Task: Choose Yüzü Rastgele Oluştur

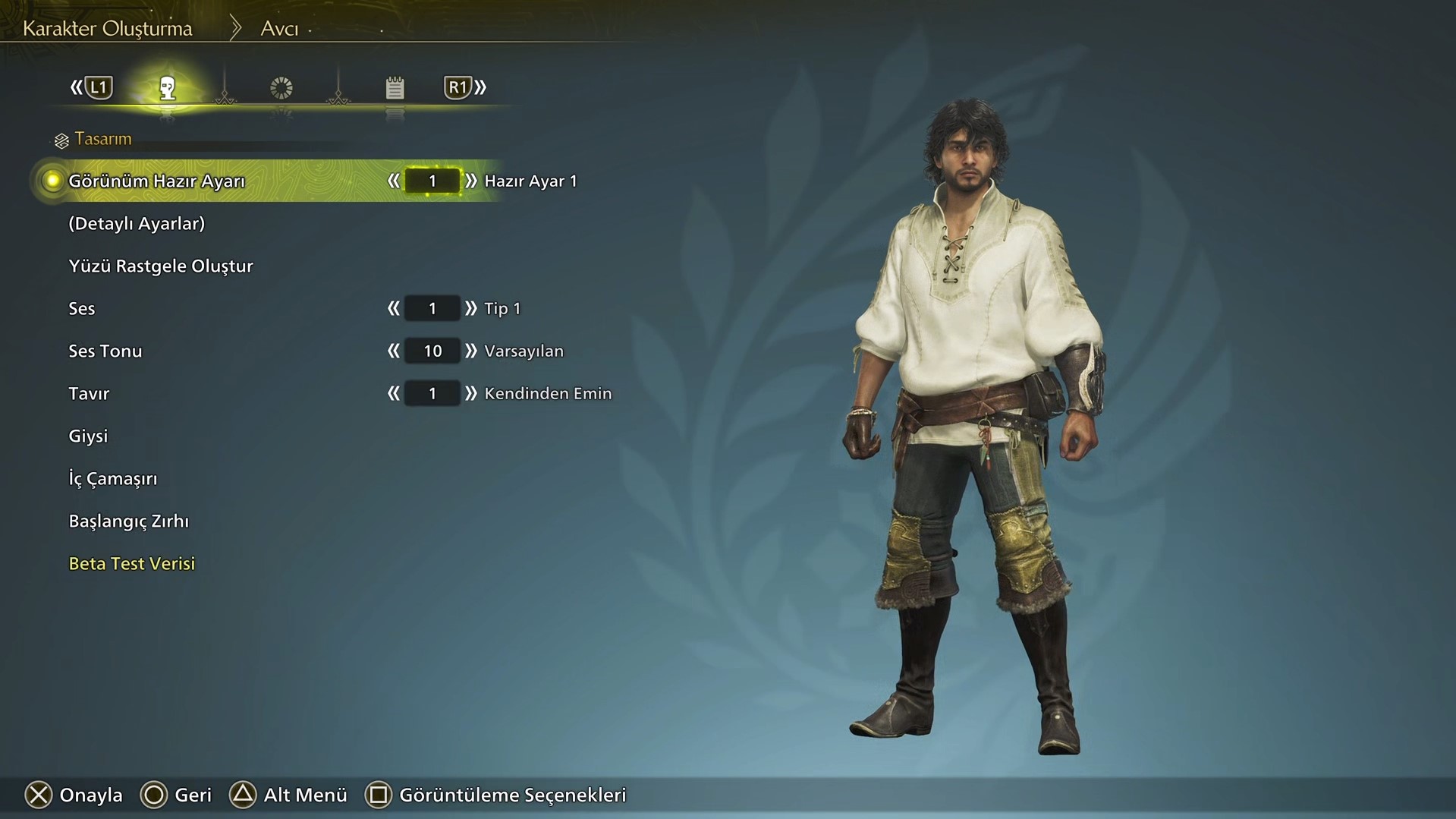Action: point(161,266)
